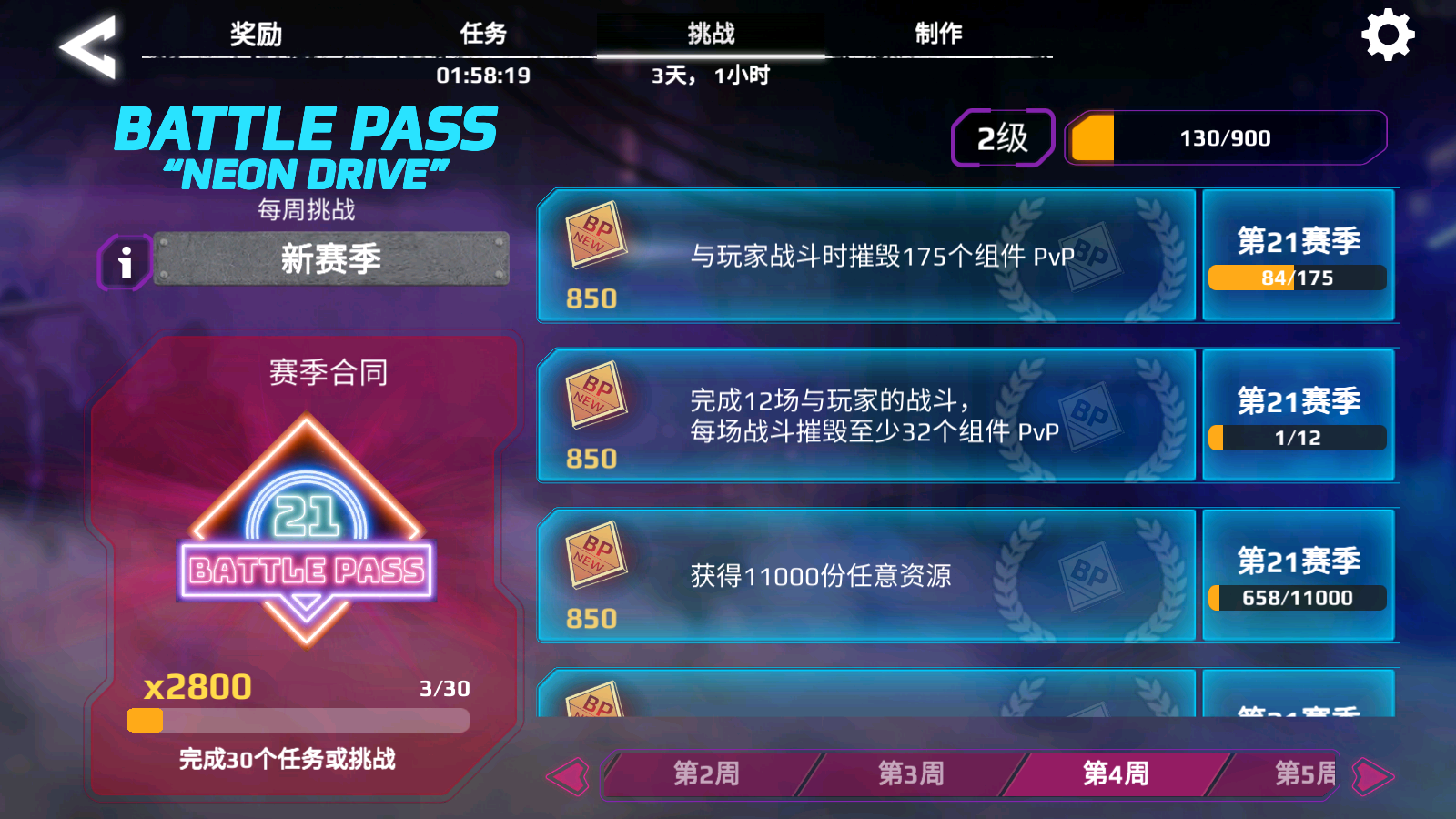Open the 2级 level badge
This screenshot has height=819, width=1456.
pos(1001,136)
